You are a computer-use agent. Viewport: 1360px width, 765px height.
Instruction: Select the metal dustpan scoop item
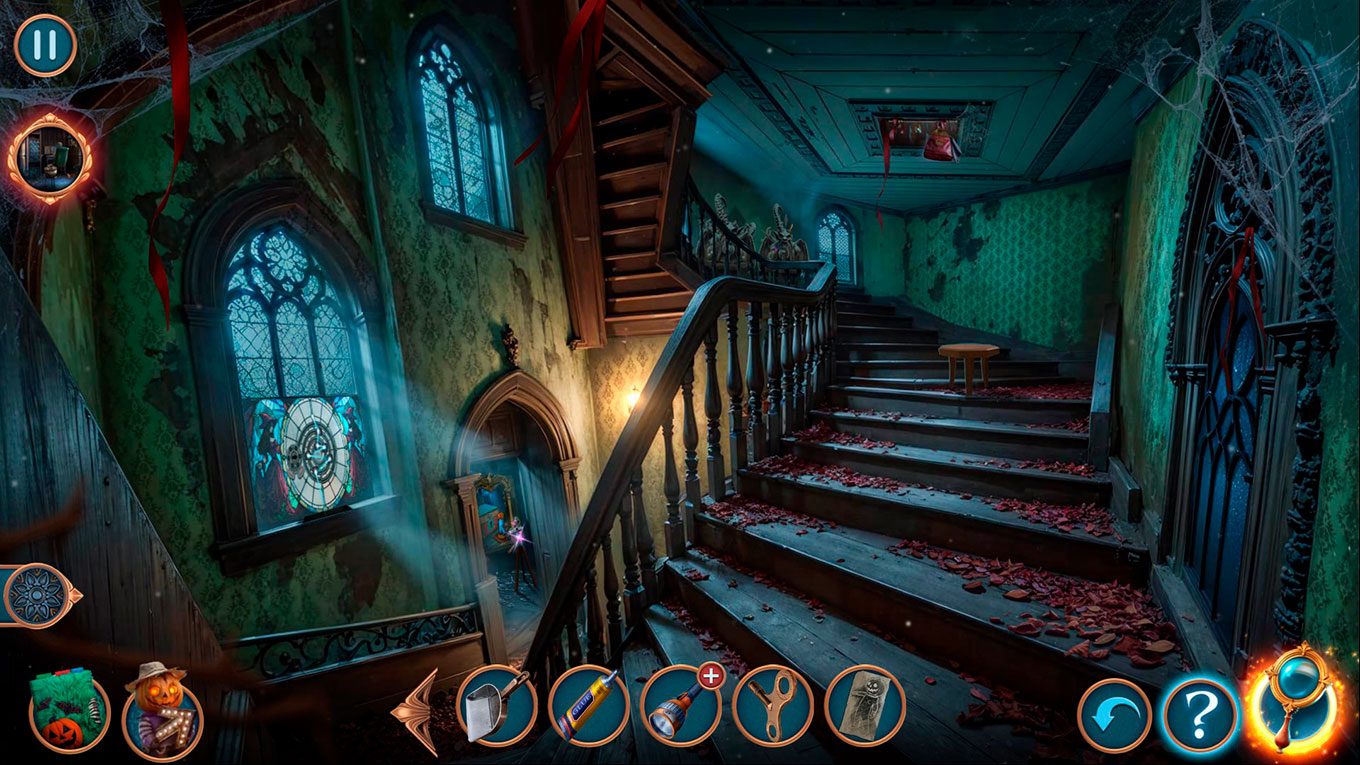(497, 706)
